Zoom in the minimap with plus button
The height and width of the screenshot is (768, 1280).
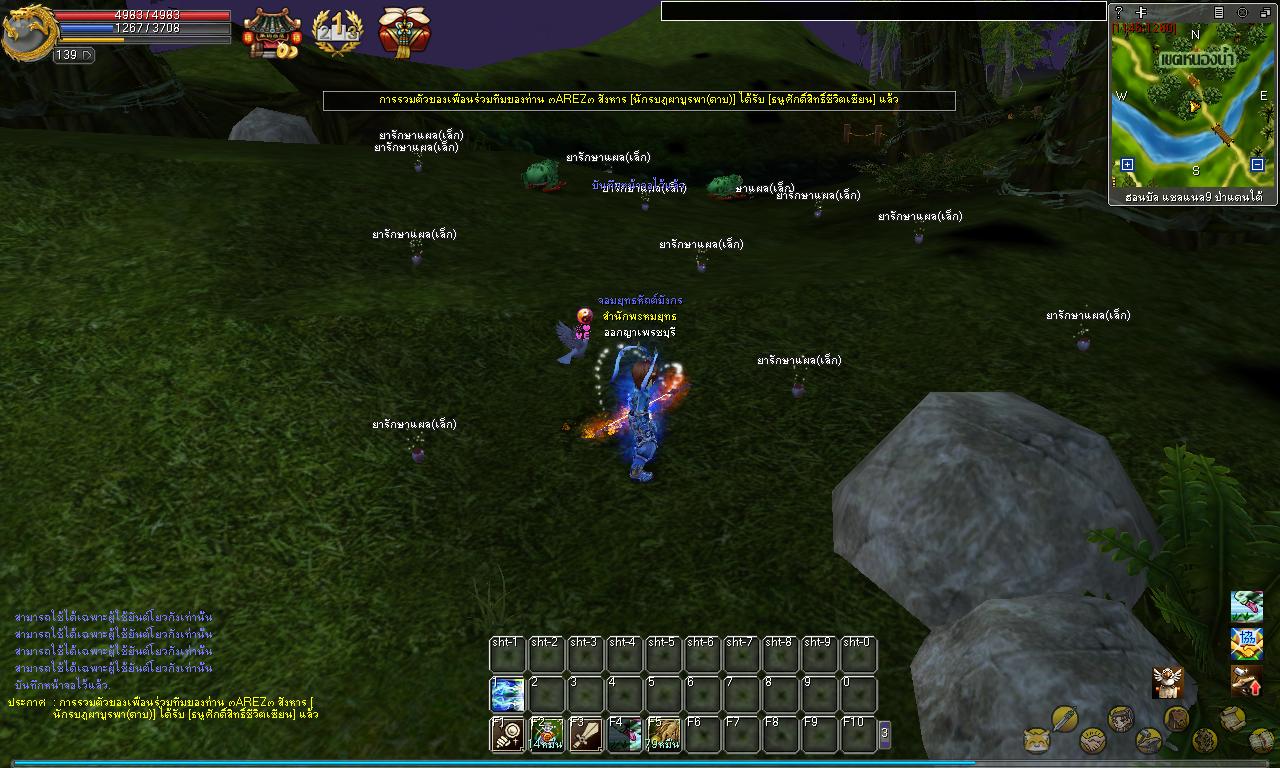tap(1127, 165)
